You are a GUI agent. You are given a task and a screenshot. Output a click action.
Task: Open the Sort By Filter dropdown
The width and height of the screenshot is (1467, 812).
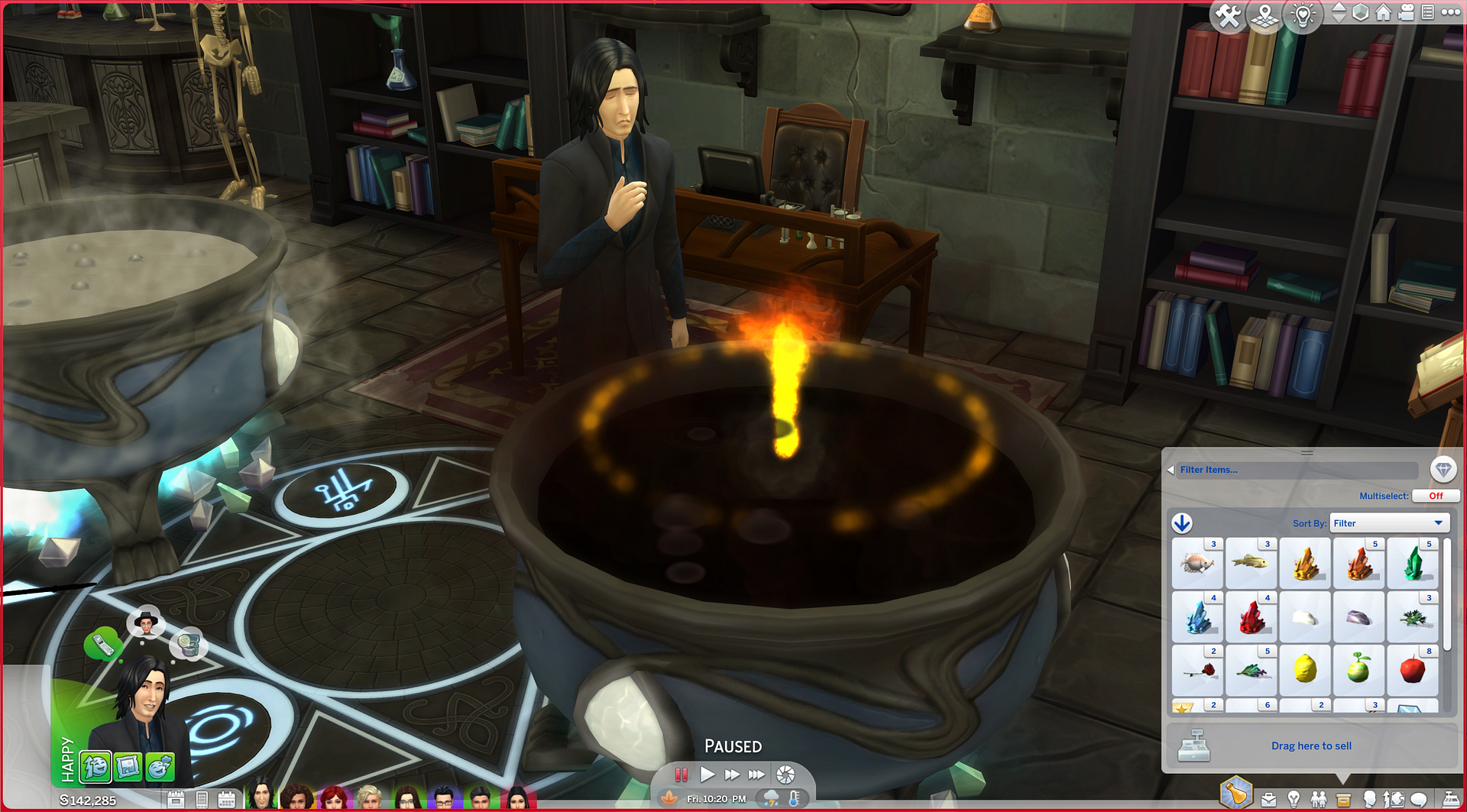(1388, 523)
